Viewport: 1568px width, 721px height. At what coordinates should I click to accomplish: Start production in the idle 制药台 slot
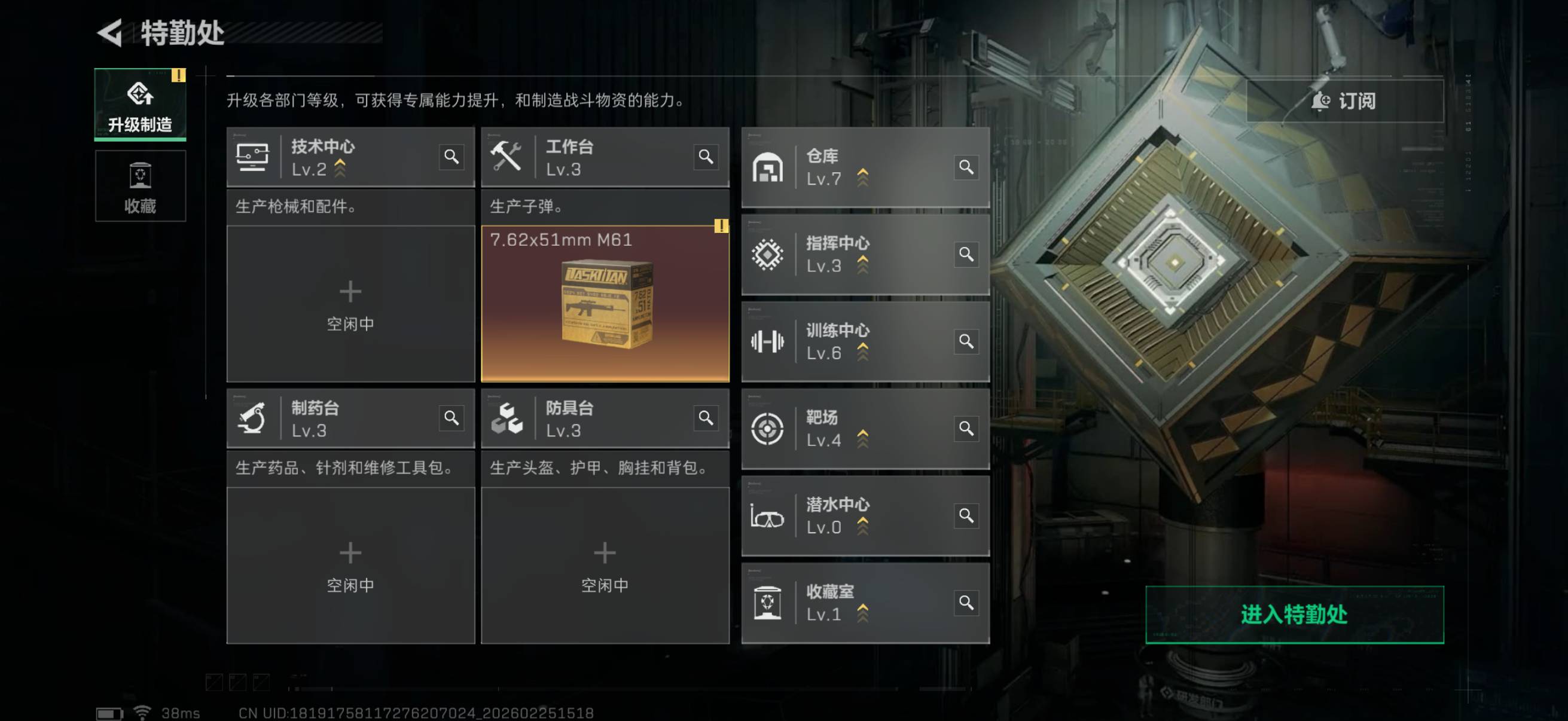(350, 564)
